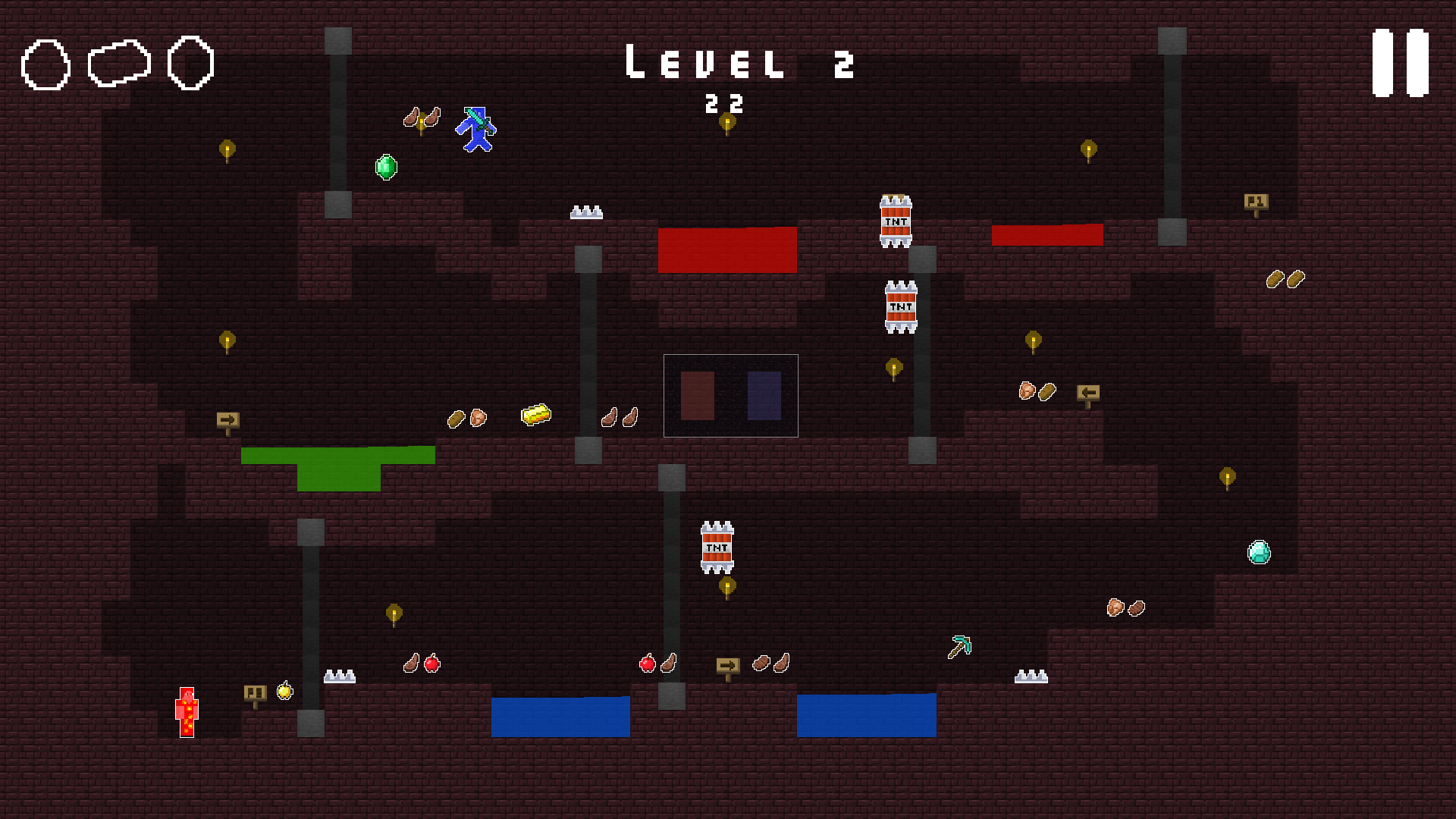Image resolution: width=1456 pixels, height=819 pixels.
Task: Click the Level 2 title text
Action: (x=738, y=64)
